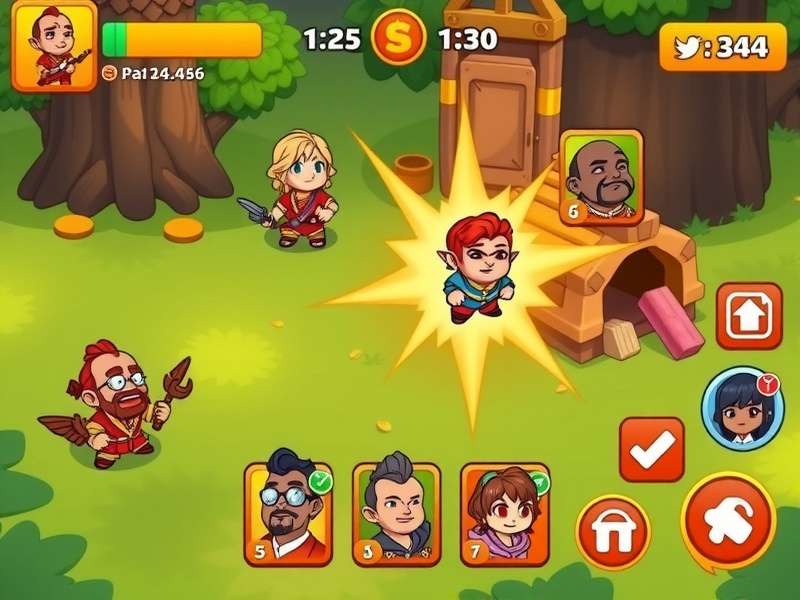Tap the red checkmark confirm button

(652, 449)
